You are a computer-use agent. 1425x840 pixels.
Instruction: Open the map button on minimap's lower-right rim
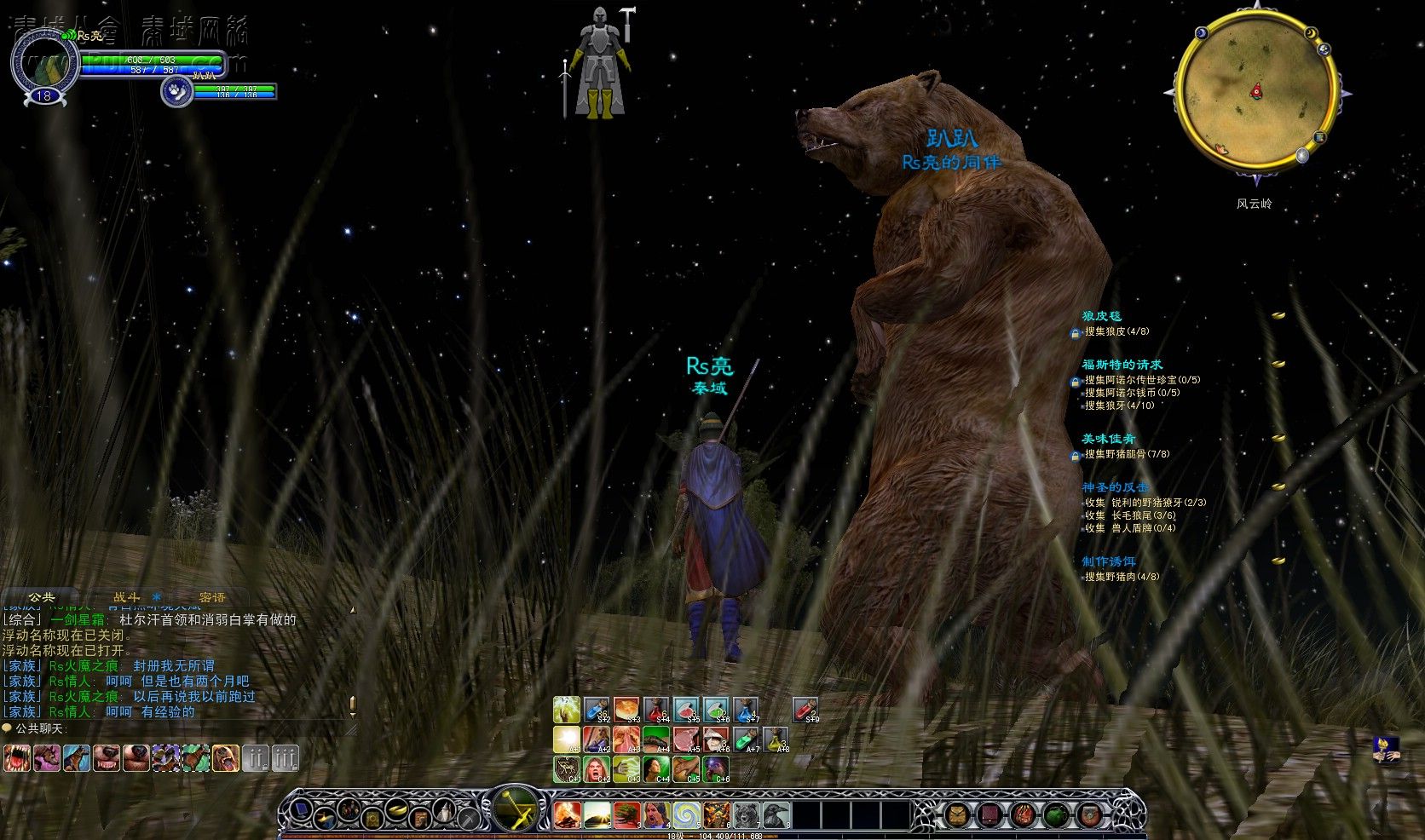(1319, 137)
